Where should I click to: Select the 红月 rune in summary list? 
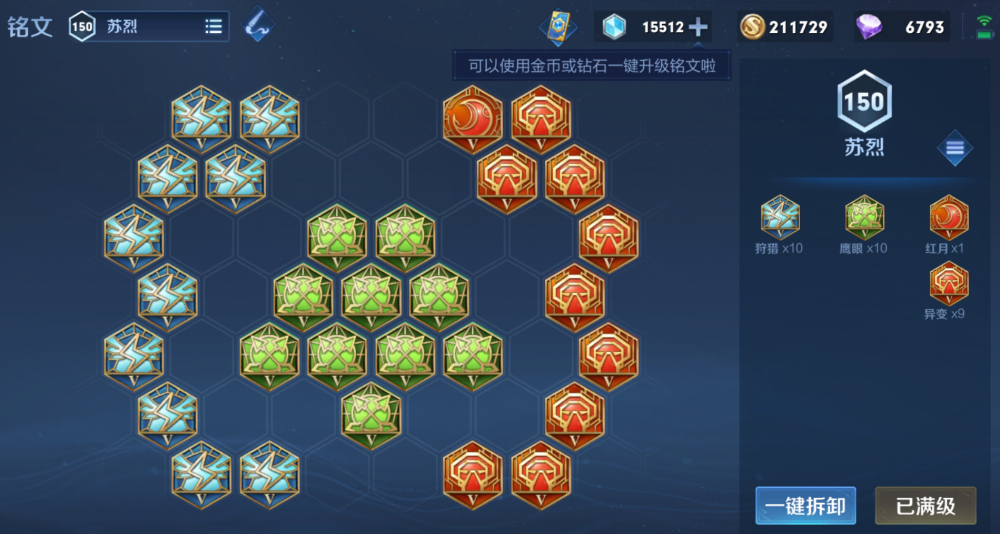(x=948, y=218)
